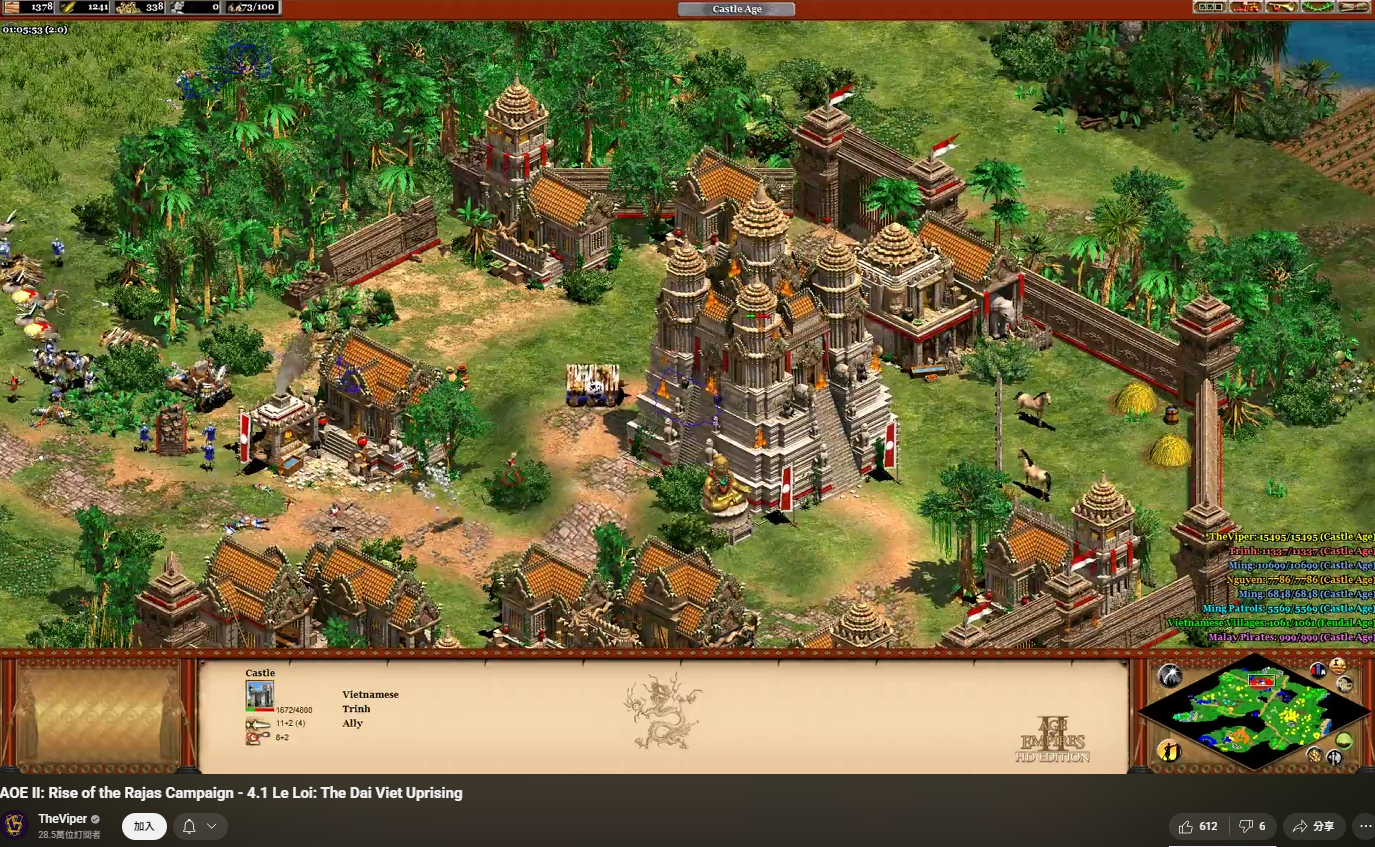Switch minimap to normal green mode
The height and width of the screenshot is (847, 1375).
pyautogui.click(x=1345, y=740)
